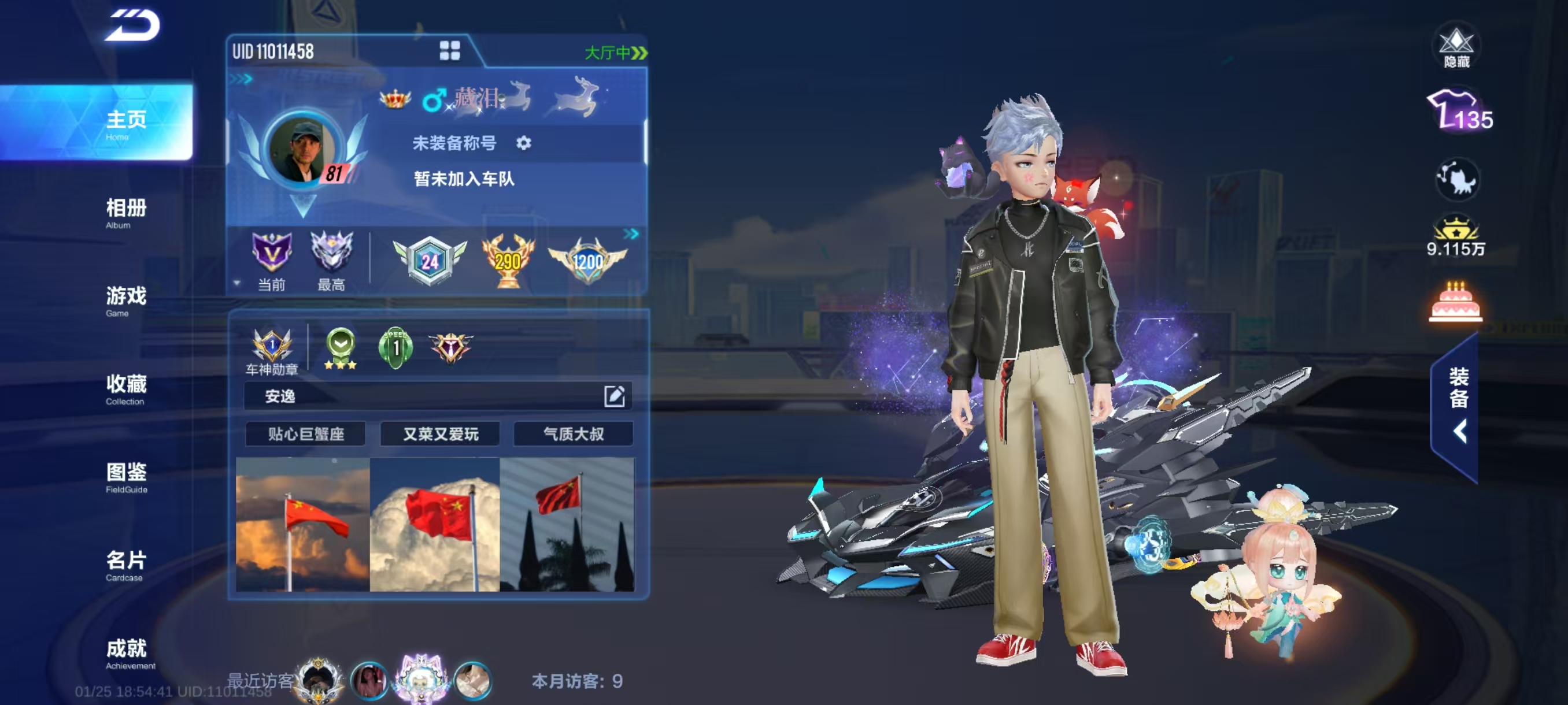Choose the 又菜又爱玩 tag

(x=440, y=434)
